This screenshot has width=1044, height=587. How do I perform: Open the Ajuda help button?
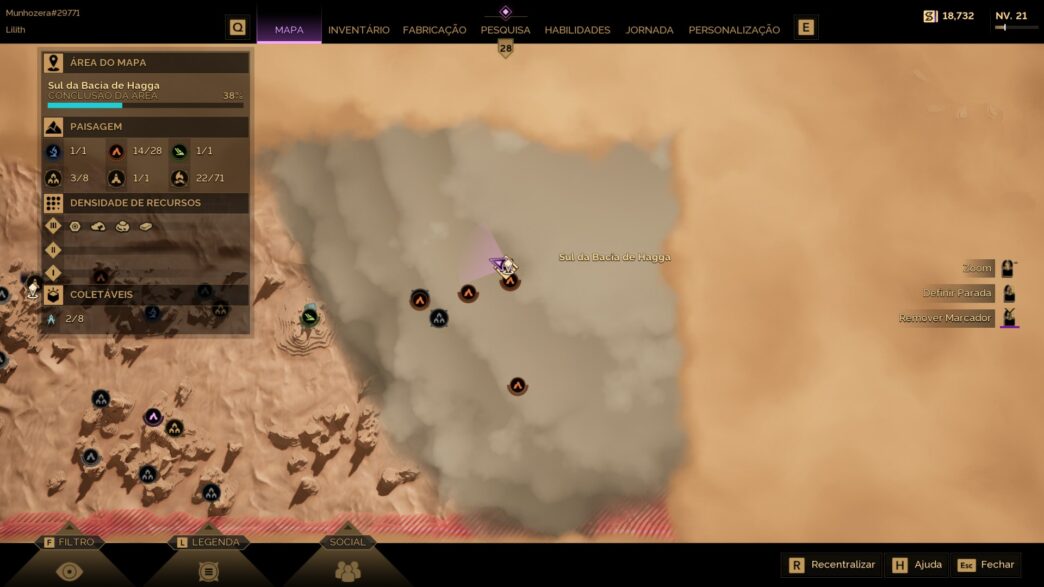pos(917,565)
